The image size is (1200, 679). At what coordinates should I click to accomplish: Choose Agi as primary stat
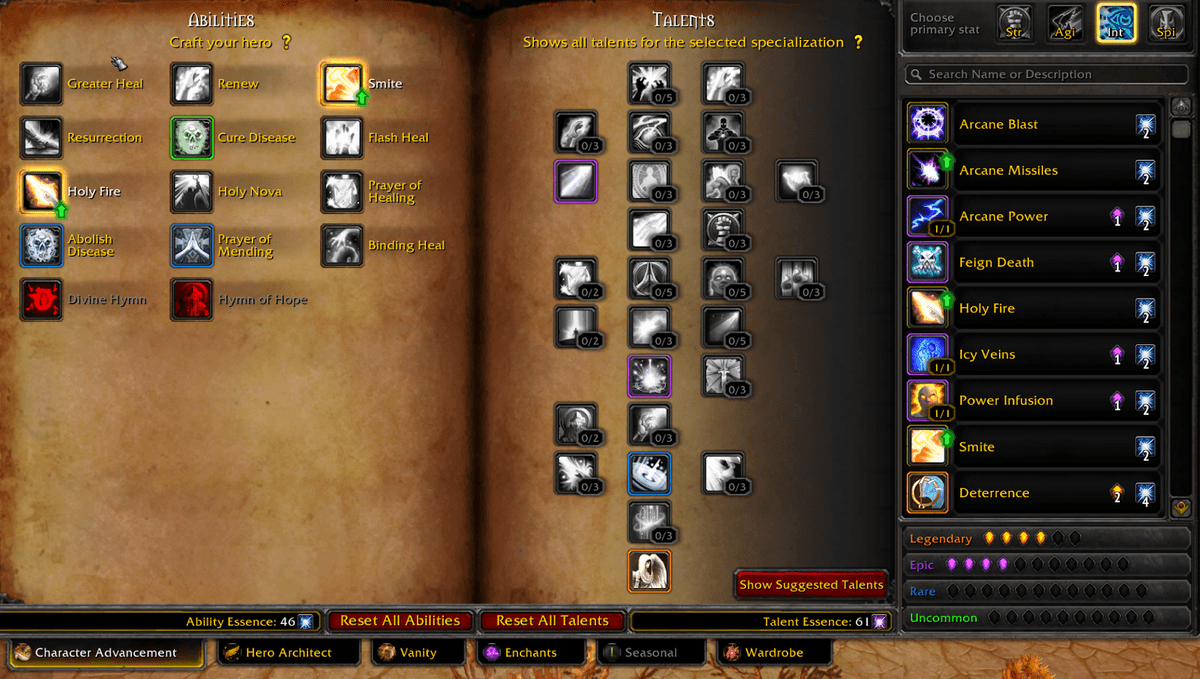(1066, 24)
